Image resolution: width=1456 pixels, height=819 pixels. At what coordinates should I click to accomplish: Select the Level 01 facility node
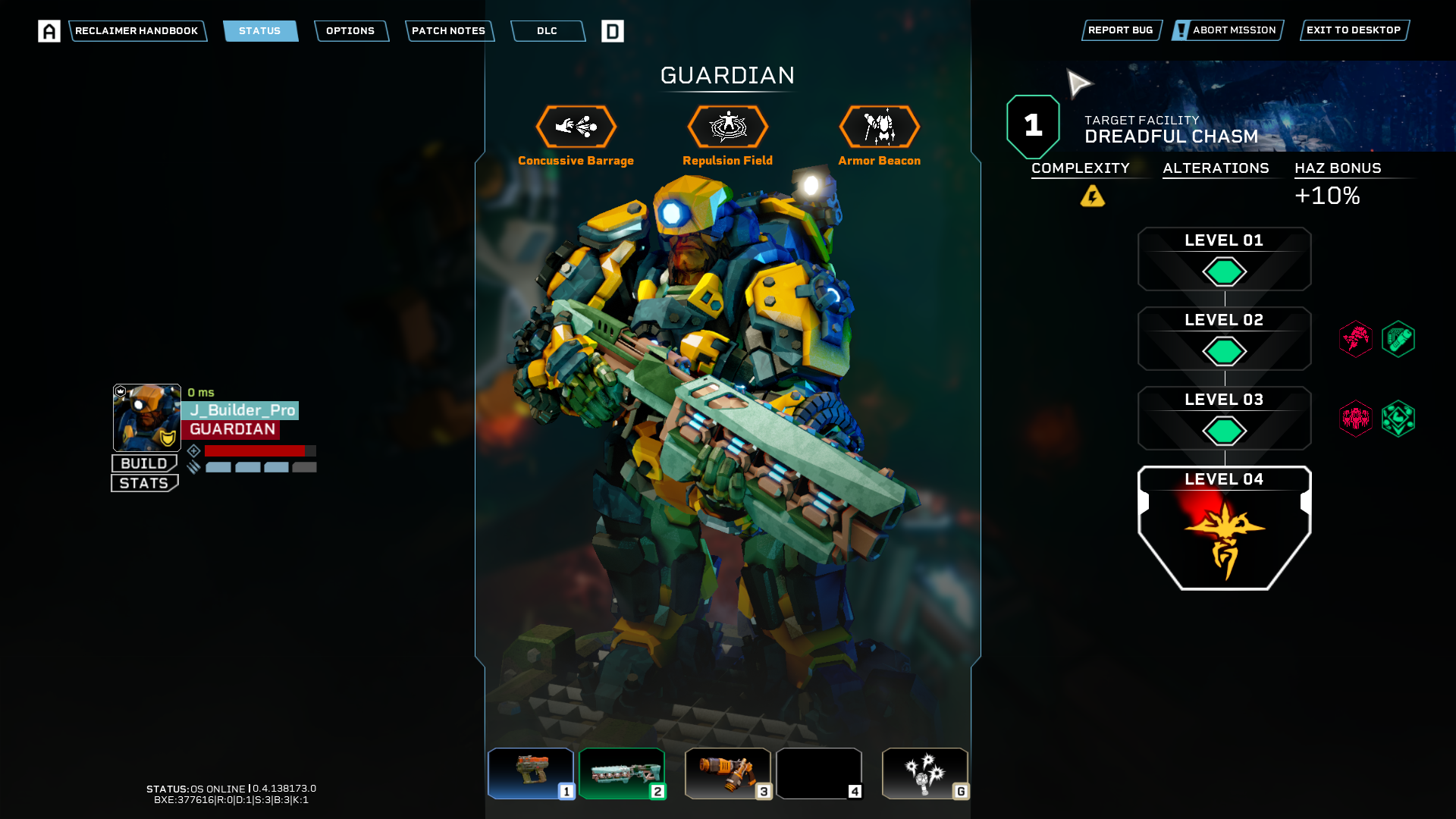click(1224, 259)
